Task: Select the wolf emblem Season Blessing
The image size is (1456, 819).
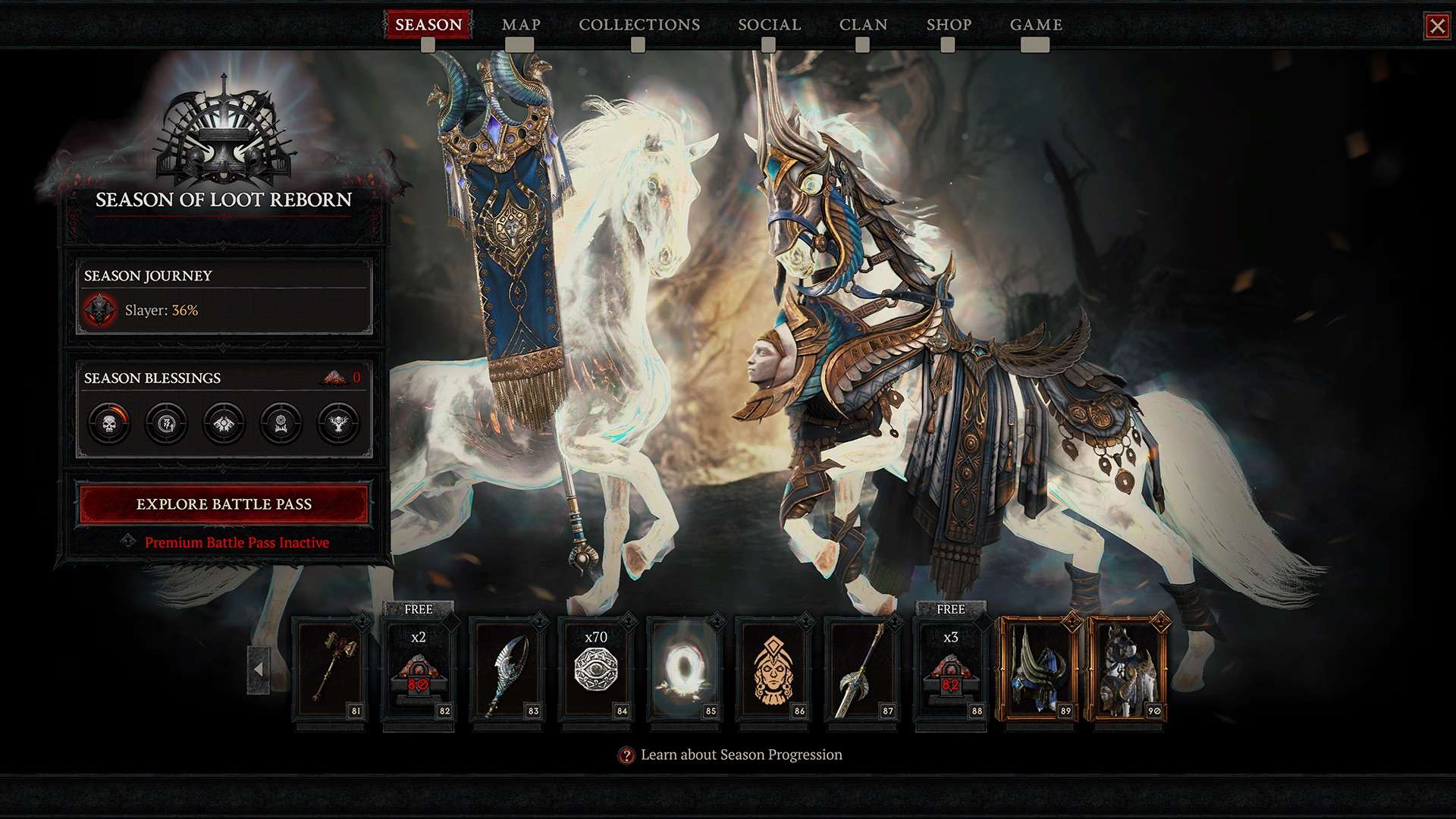Action: (223, 423)
